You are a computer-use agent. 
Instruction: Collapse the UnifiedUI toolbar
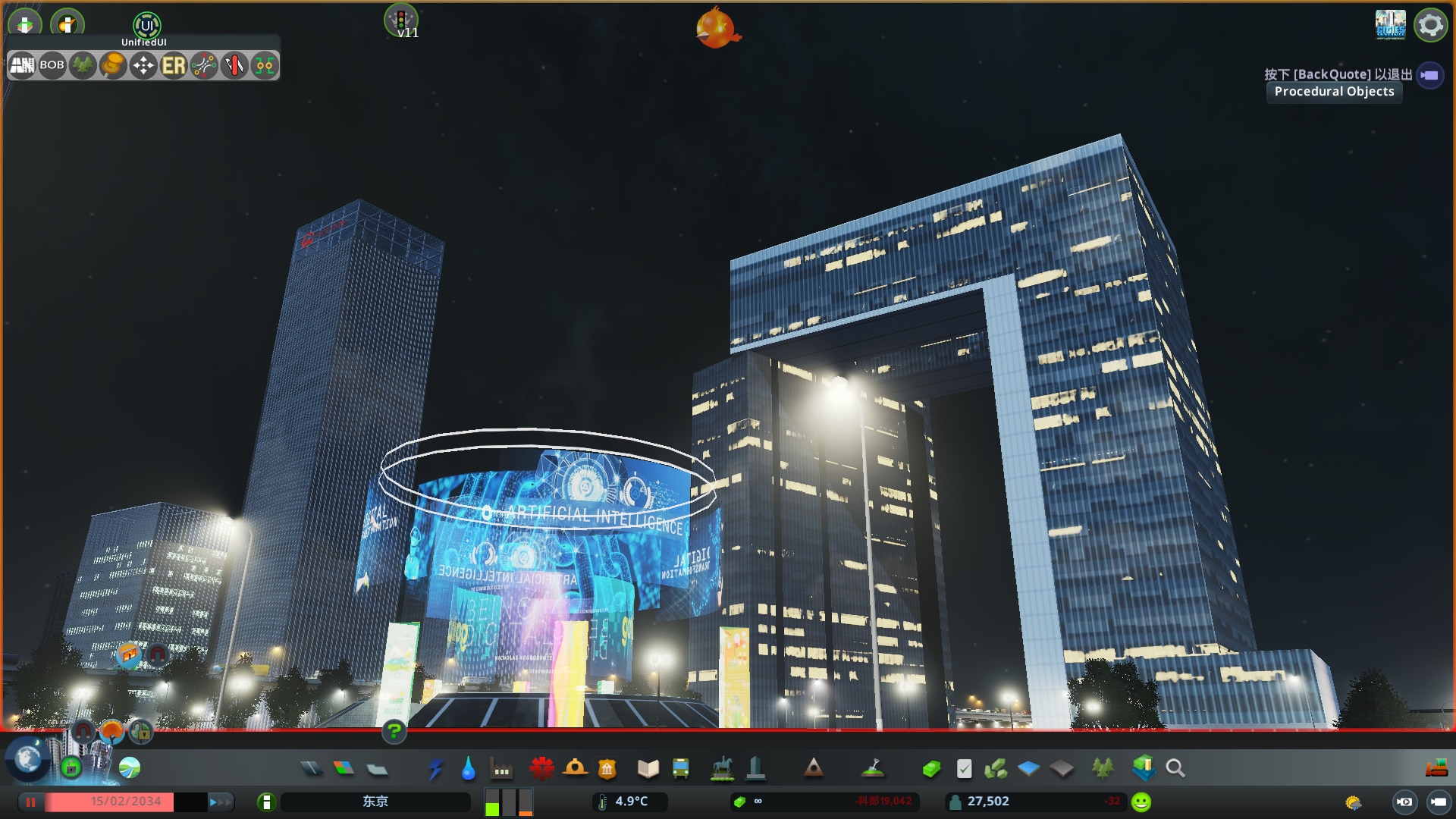pos(146,25)
